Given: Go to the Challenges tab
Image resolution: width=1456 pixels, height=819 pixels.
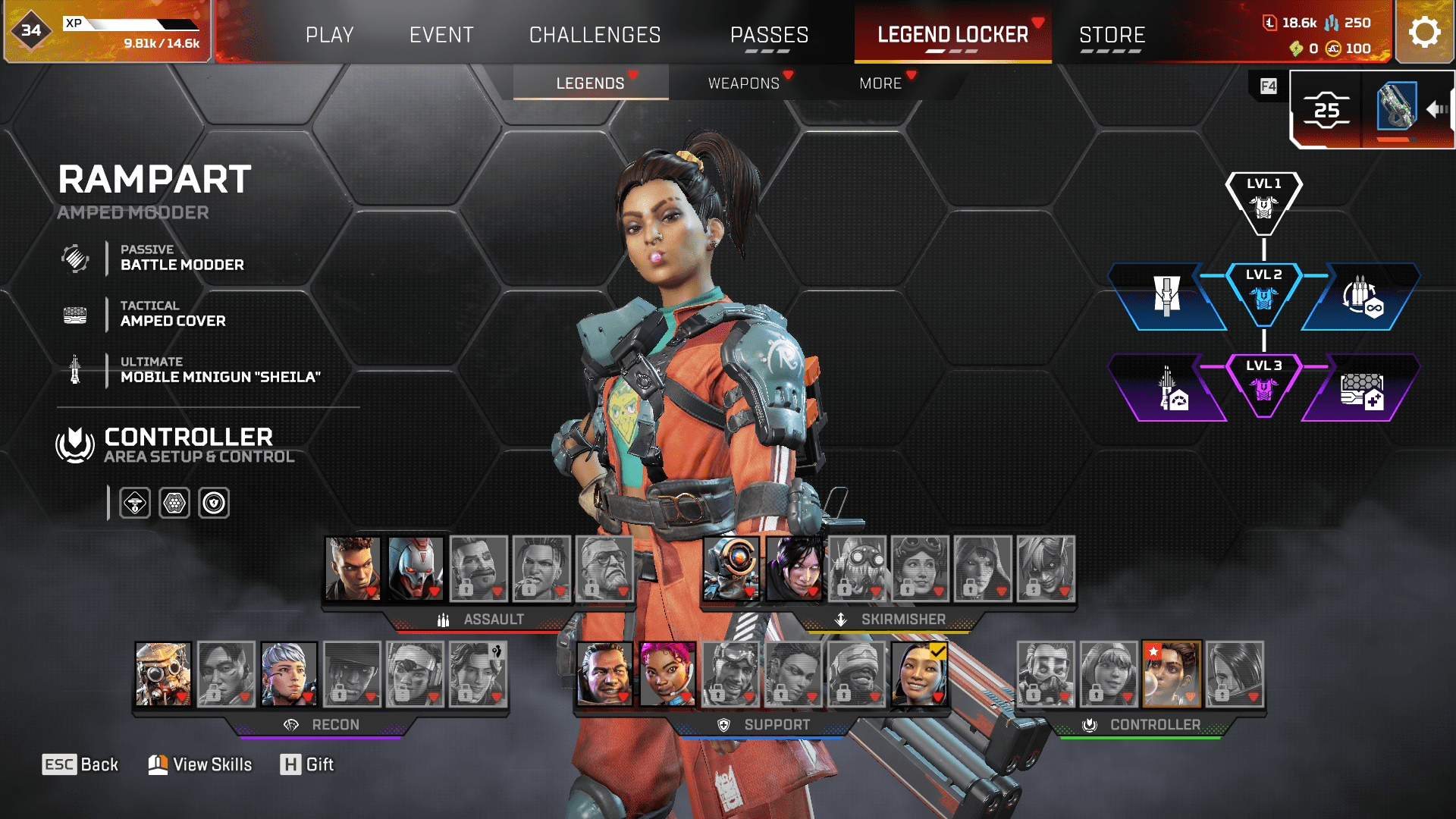Looking at the screenshot, I should pyautogui.click(x=595, y=35).
